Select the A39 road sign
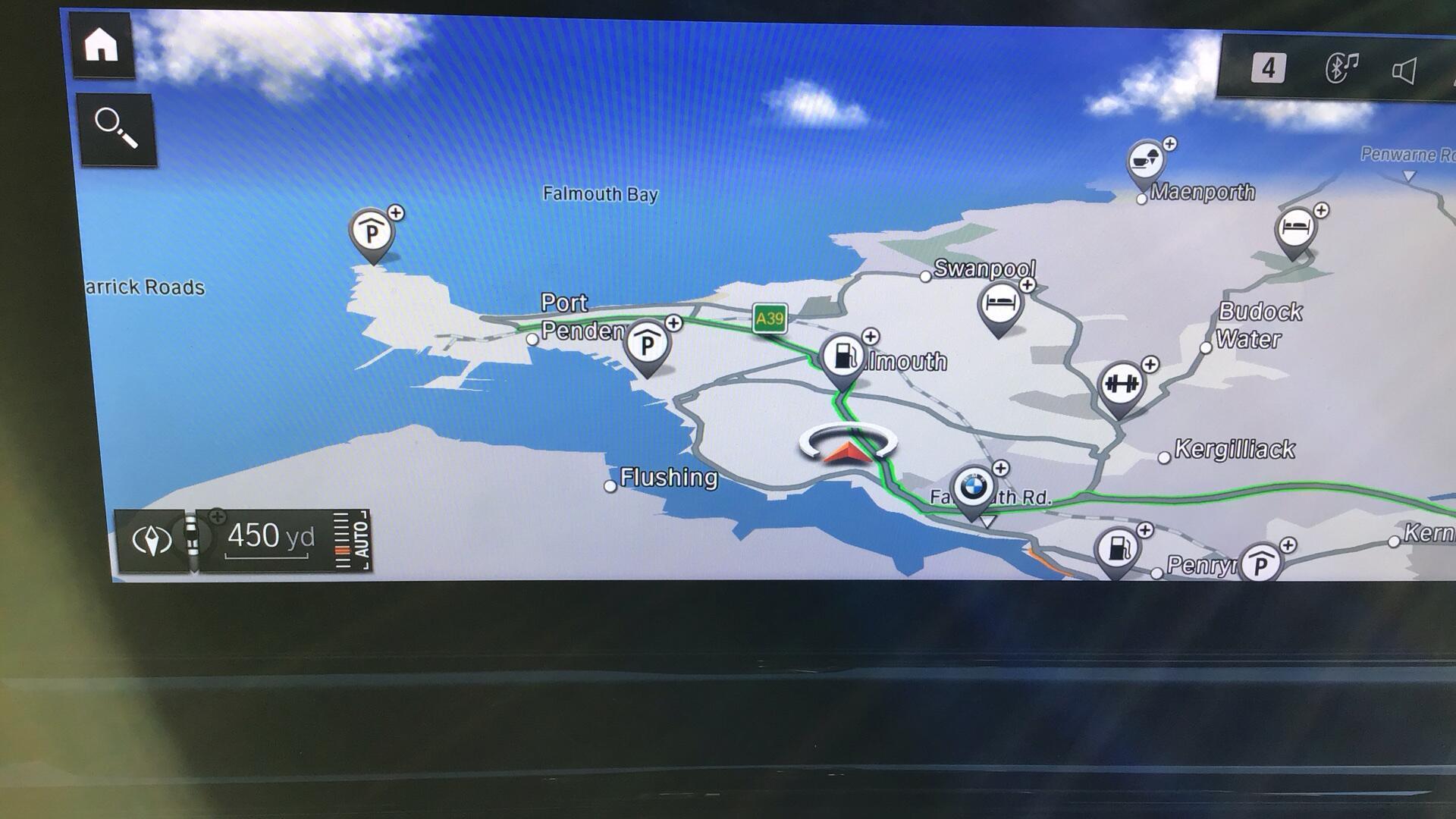This screenshot has height=819, width=1456. click(769, 318)
